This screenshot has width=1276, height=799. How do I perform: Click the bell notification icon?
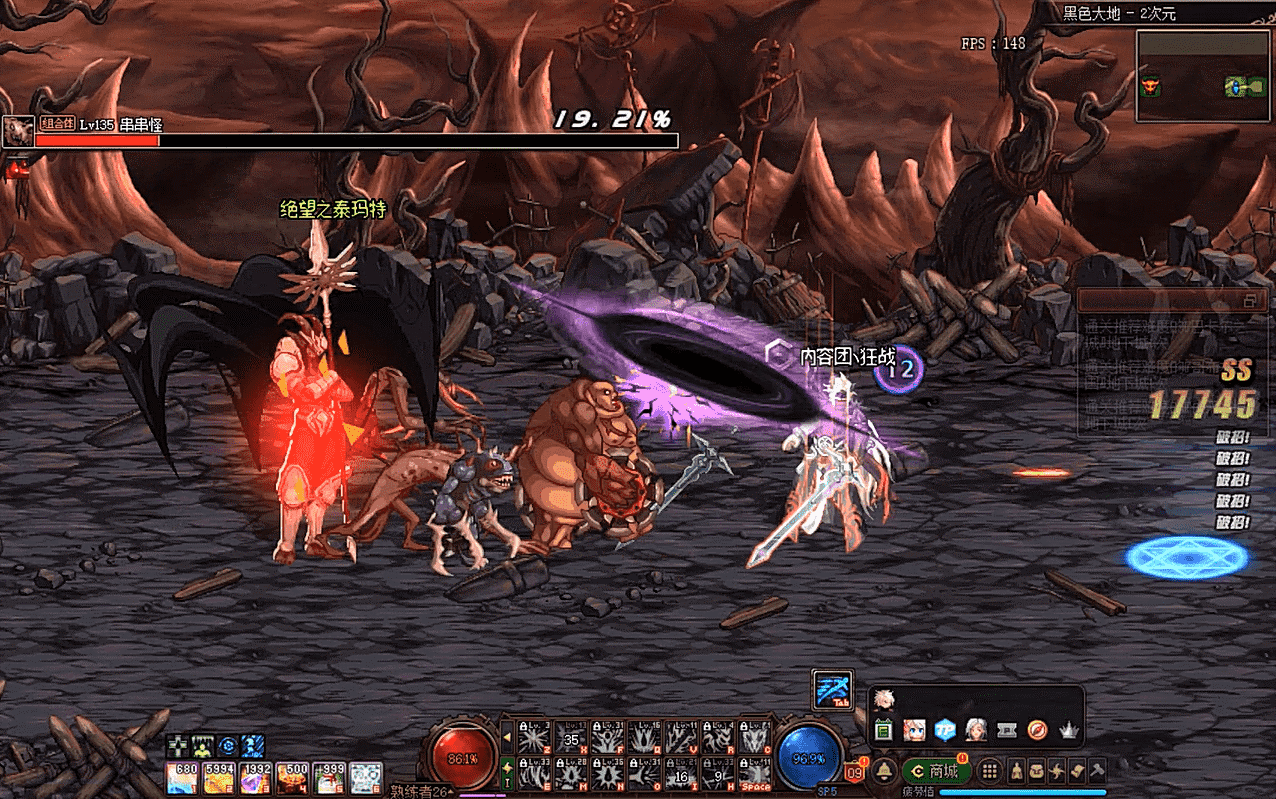[x=884, y=771]
